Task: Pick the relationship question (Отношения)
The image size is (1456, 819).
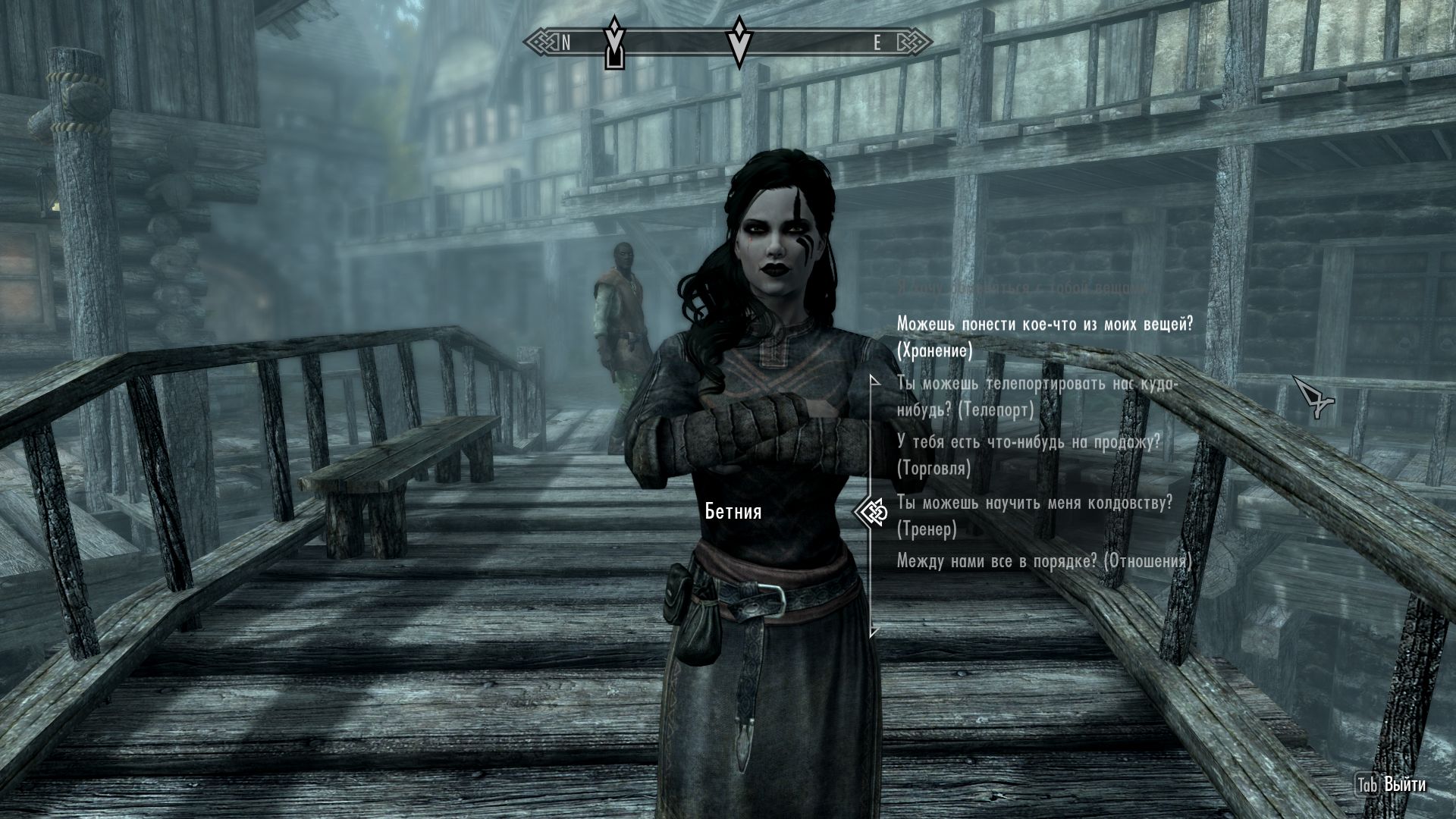Action: (1043, 561)
